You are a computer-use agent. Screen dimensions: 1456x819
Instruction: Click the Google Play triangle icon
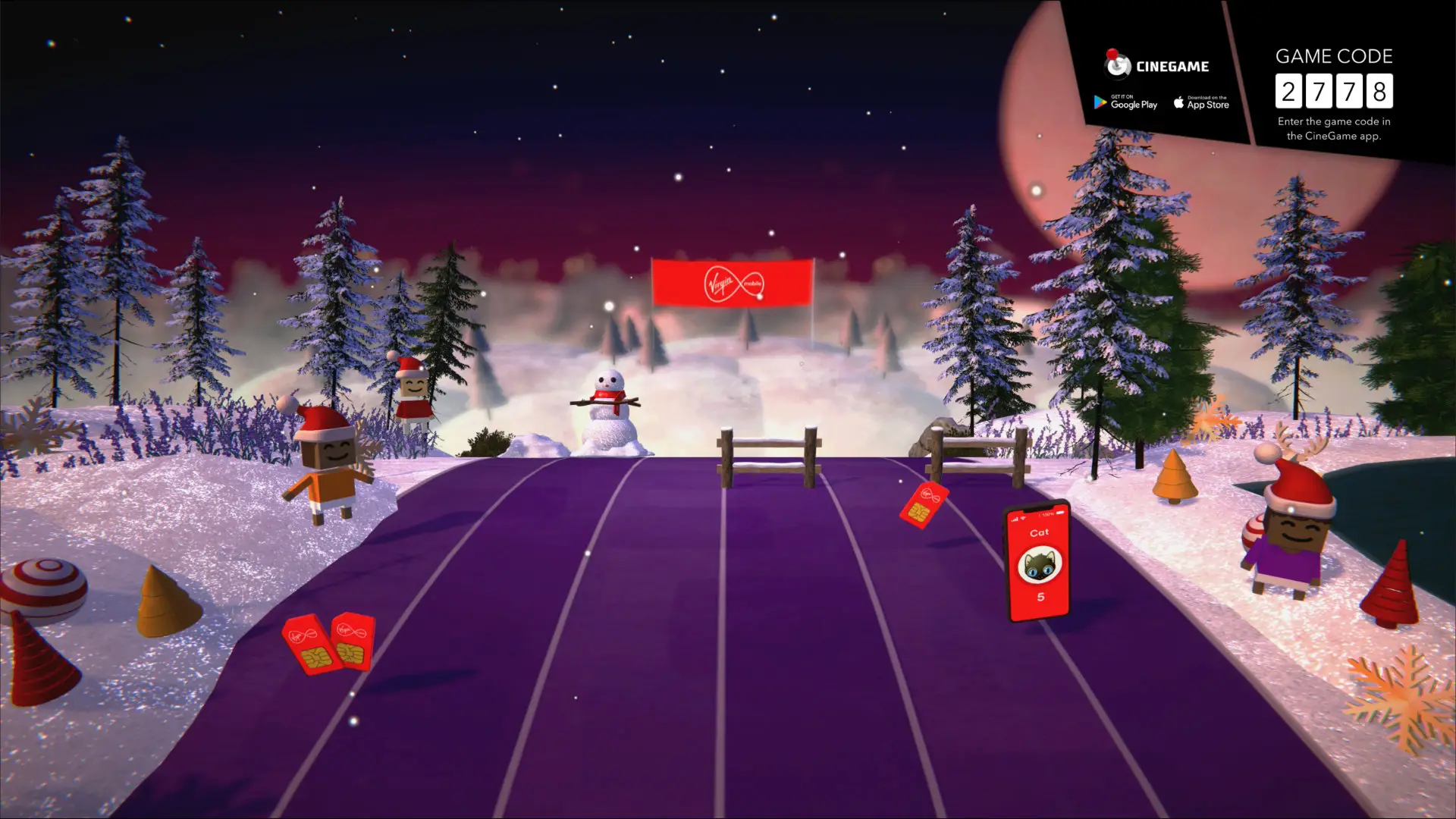pos(1099,102)
